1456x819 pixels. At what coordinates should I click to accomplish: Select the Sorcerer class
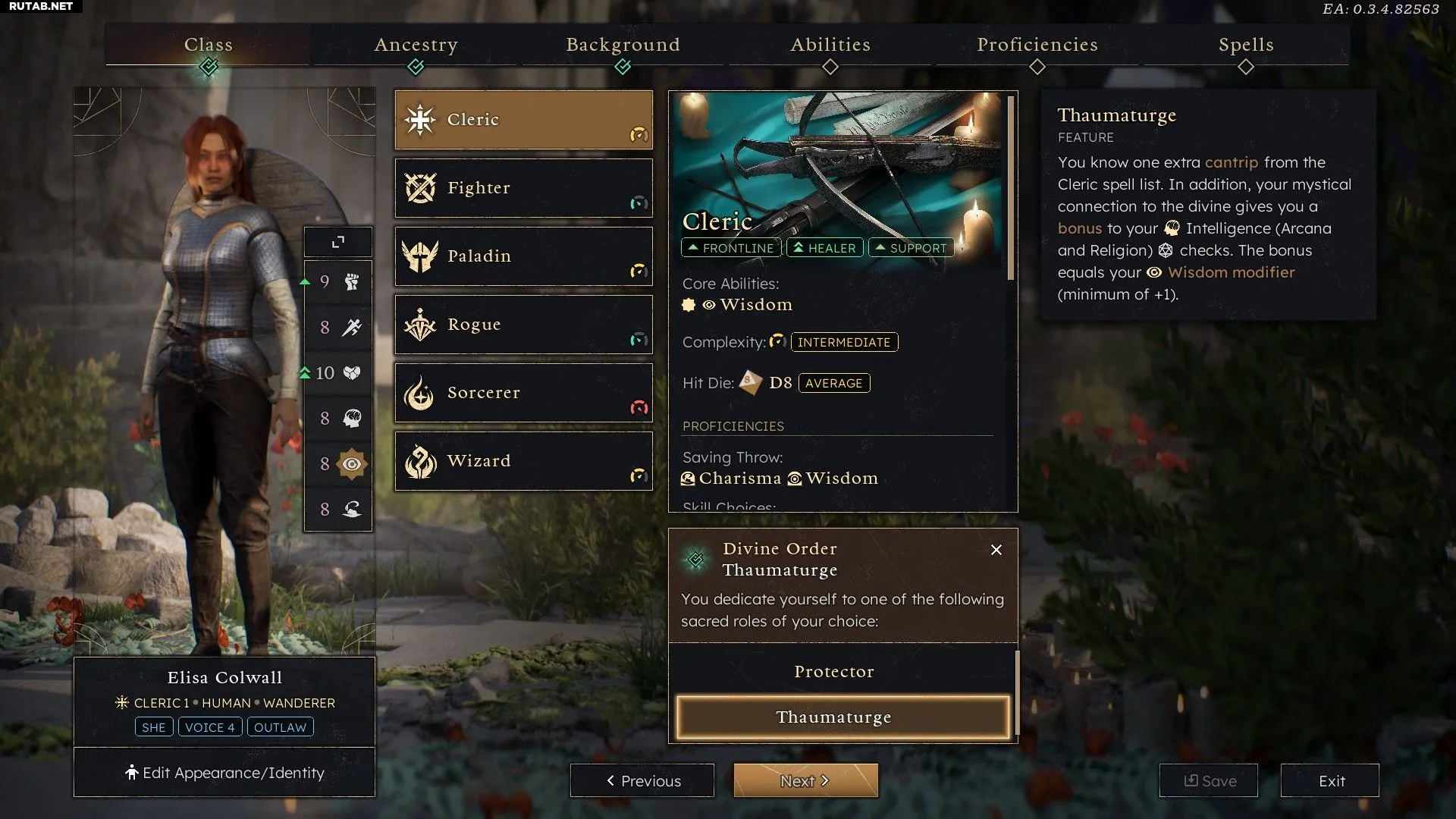[523, 393]
